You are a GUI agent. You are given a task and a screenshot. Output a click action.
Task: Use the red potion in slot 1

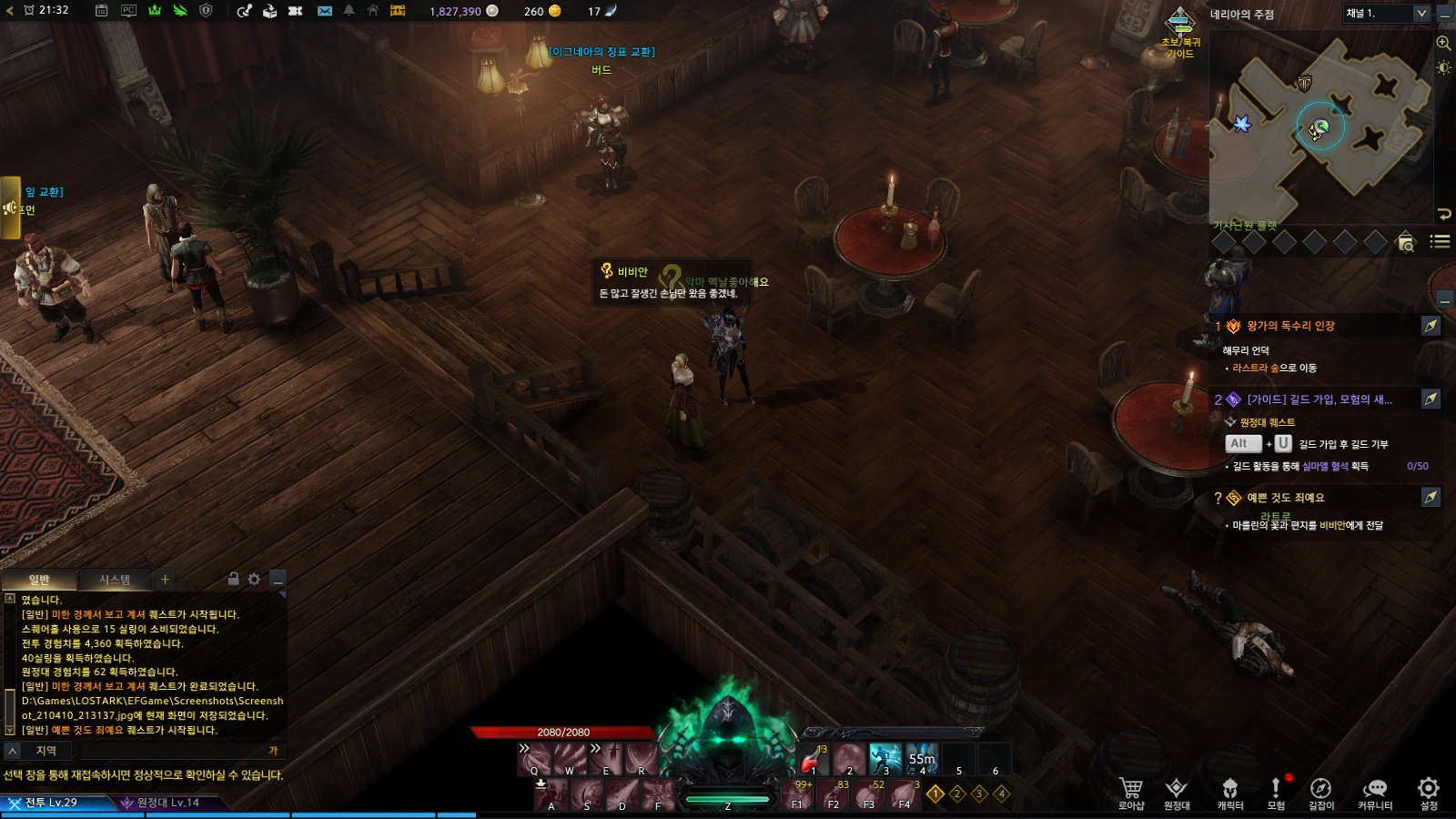[x=813, y=759]
